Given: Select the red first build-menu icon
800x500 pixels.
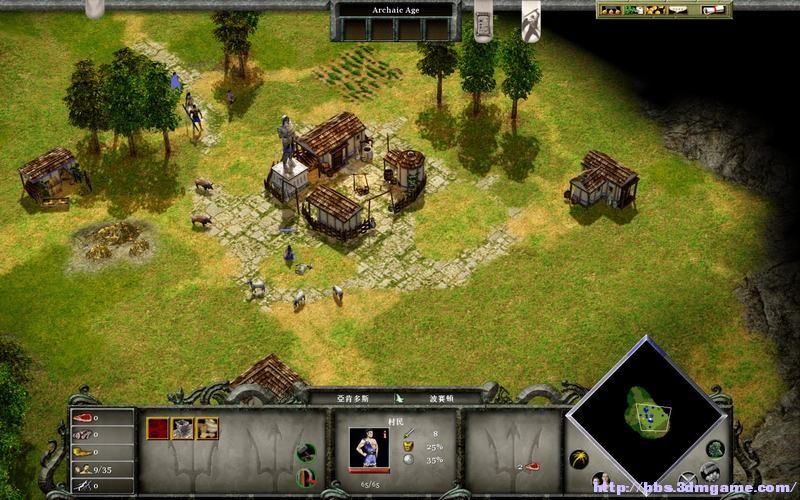Looking at the screenshot, I should [x=158, y=428].
